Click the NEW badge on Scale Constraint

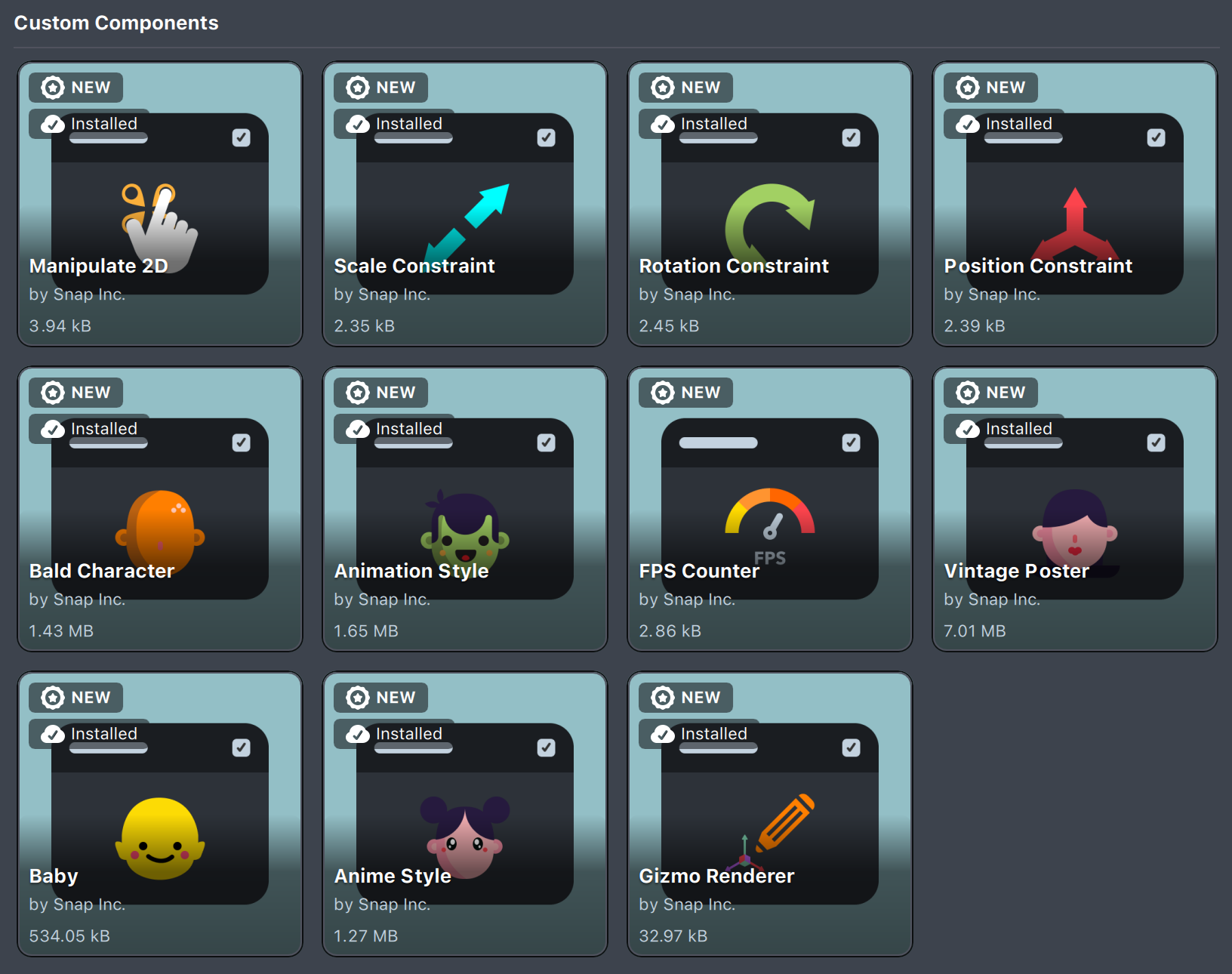tap(380, 87)
